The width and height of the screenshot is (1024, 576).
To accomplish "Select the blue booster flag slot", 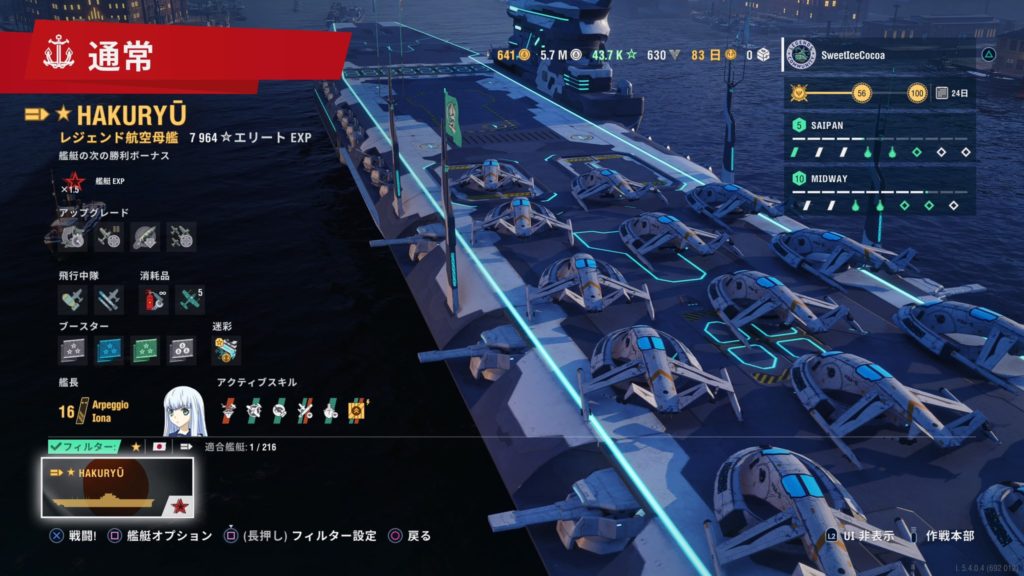I will point(109,350).
